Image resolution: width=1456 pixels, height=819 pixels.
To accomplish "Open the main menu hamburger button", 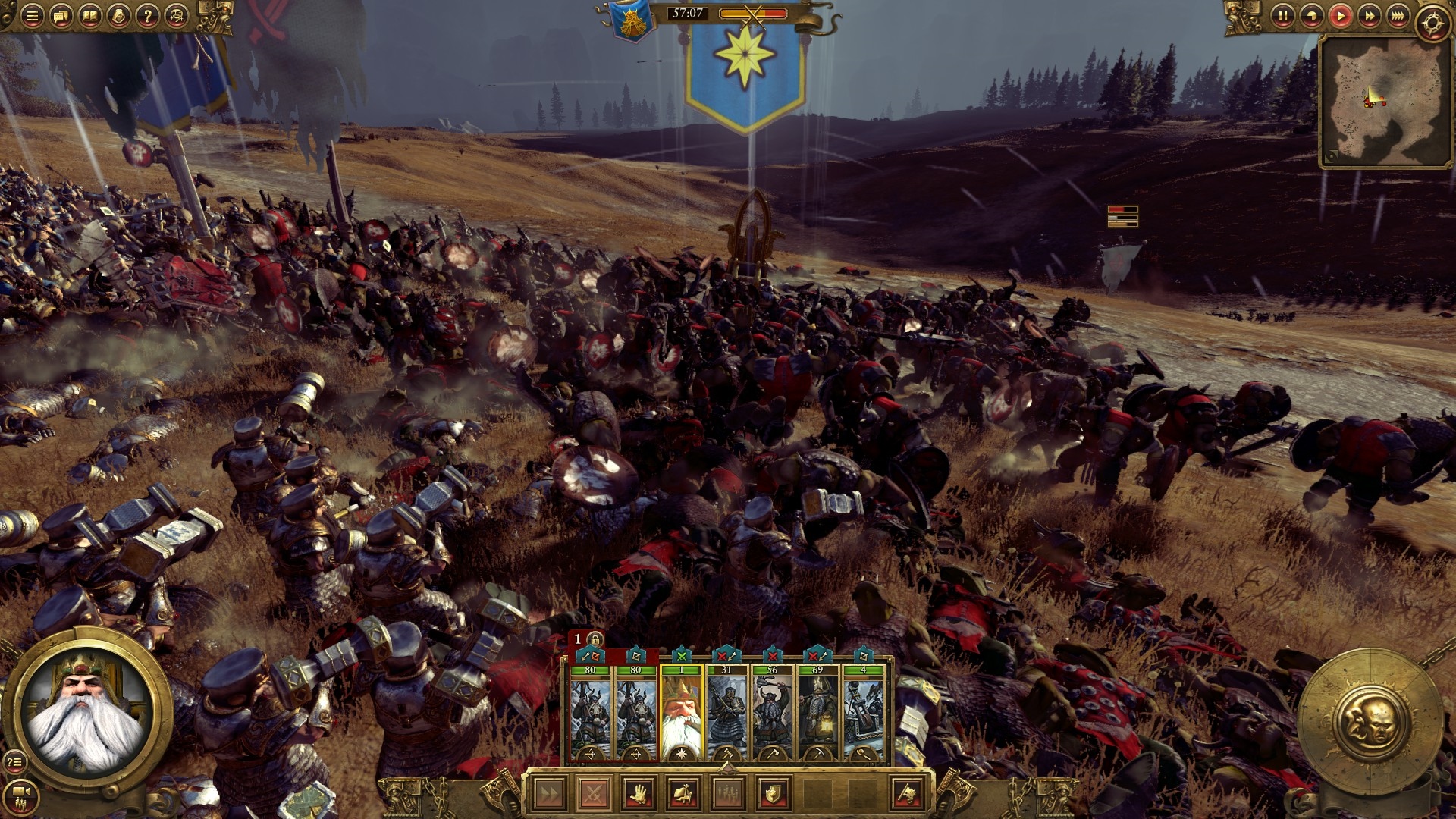I will tap(32, 17).
